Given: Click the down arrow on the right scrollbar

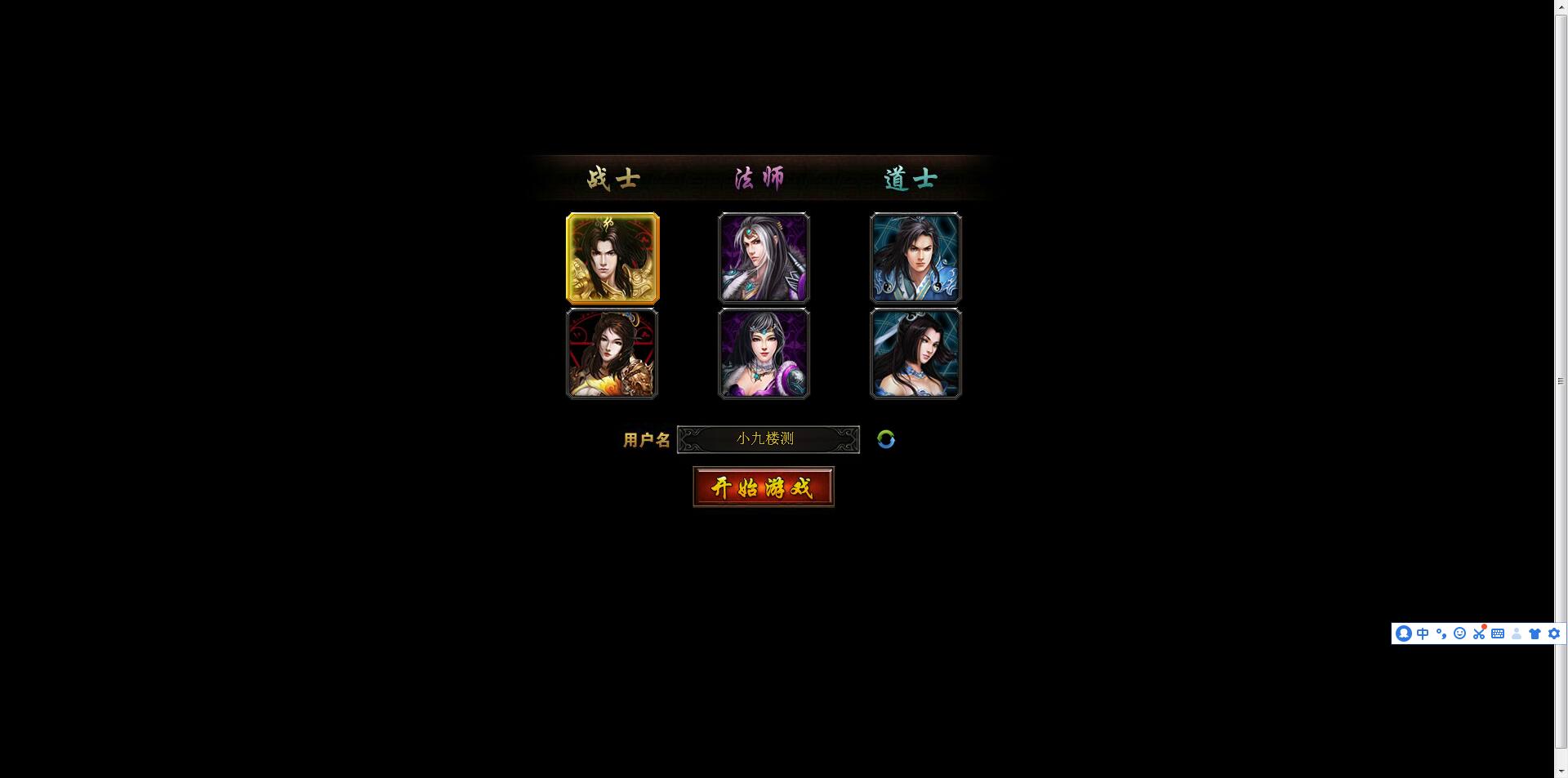Looking at the screenshot, I should (1561, 770).
